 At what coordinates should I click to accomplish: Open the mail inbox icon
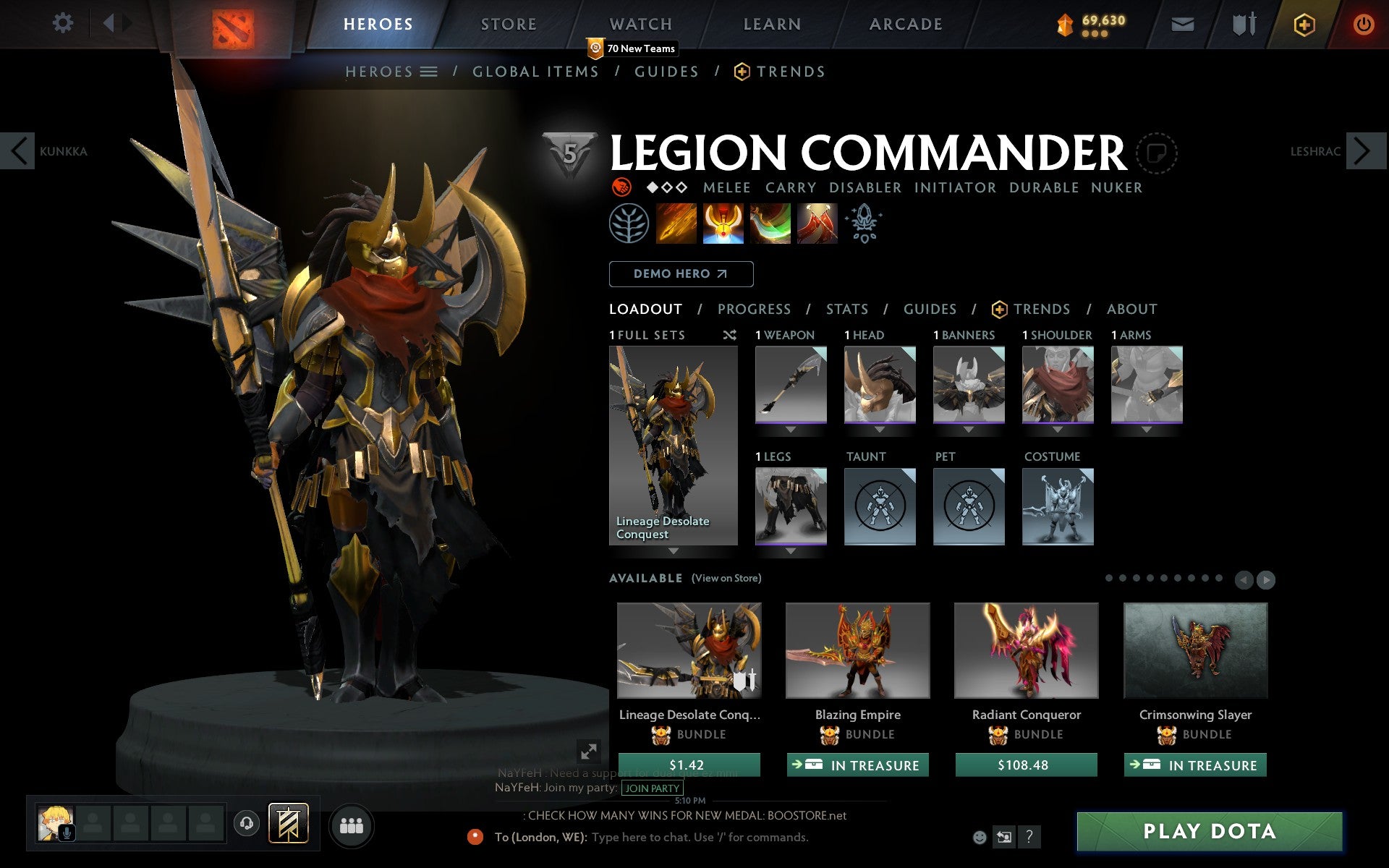coord(1182,23)
